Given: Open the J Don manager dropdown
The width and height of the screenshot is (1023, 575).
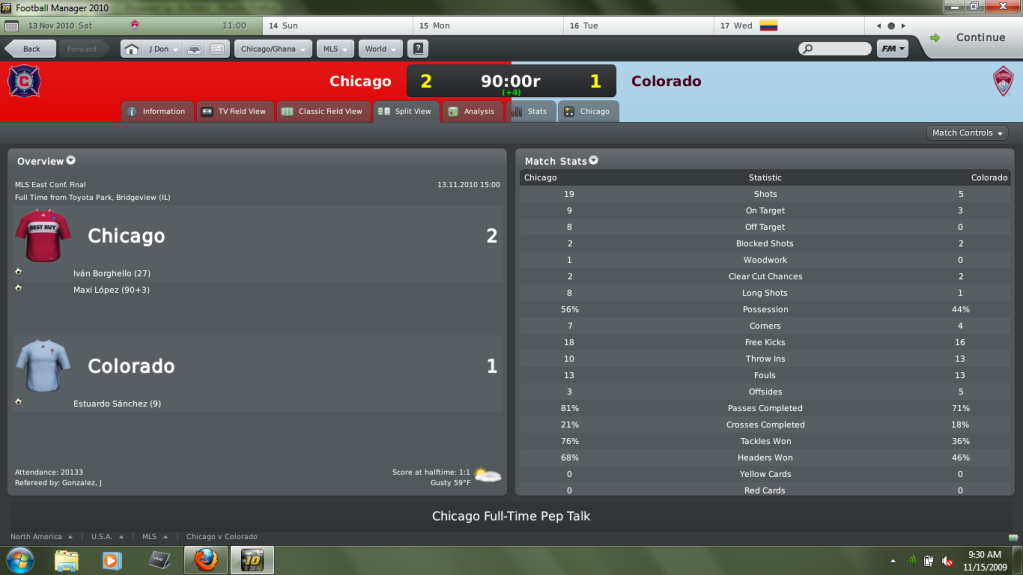Looking at the screenshot, I should [x=160, y=49].
